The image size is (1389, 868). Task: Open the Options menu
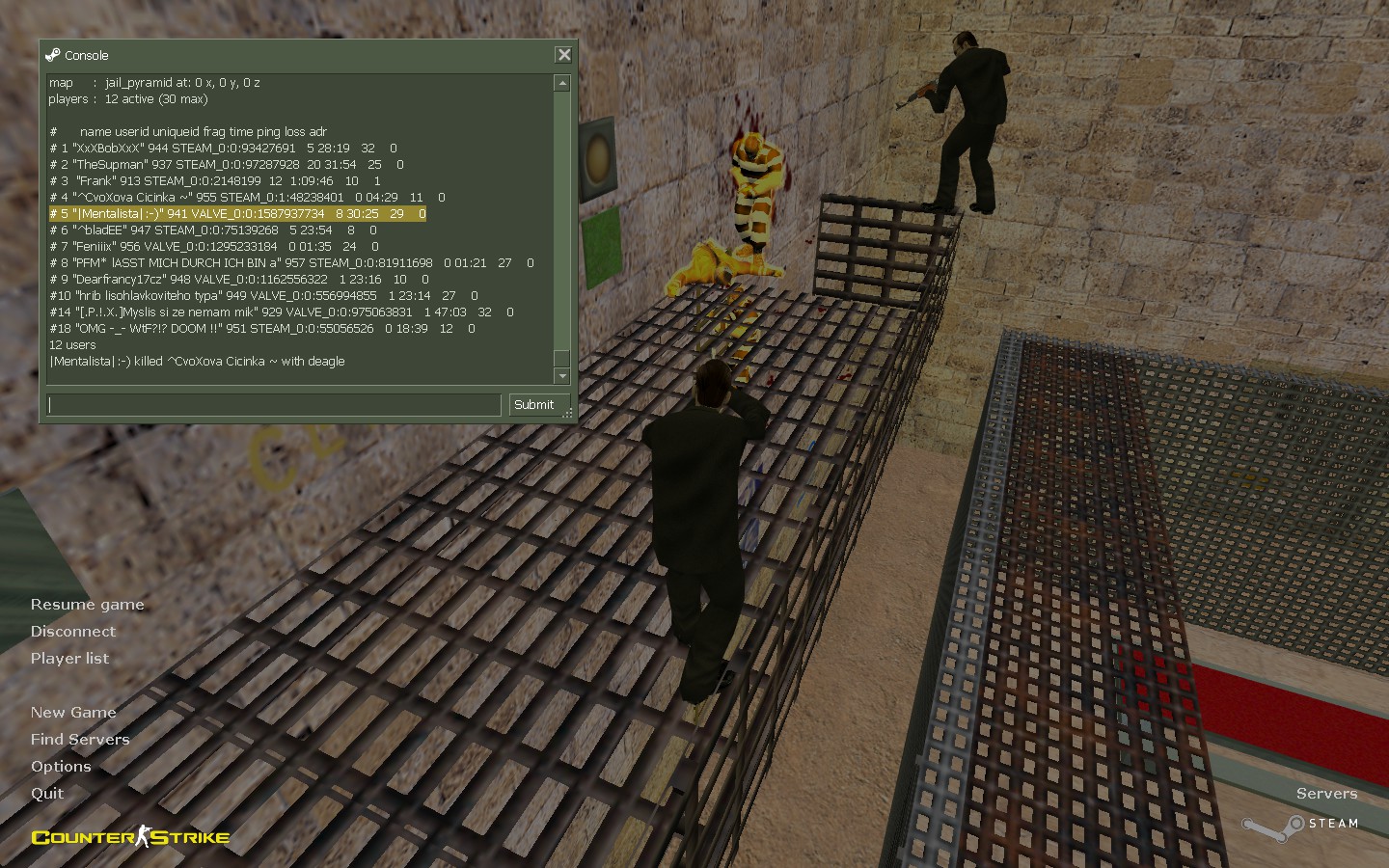click(61, 767)
